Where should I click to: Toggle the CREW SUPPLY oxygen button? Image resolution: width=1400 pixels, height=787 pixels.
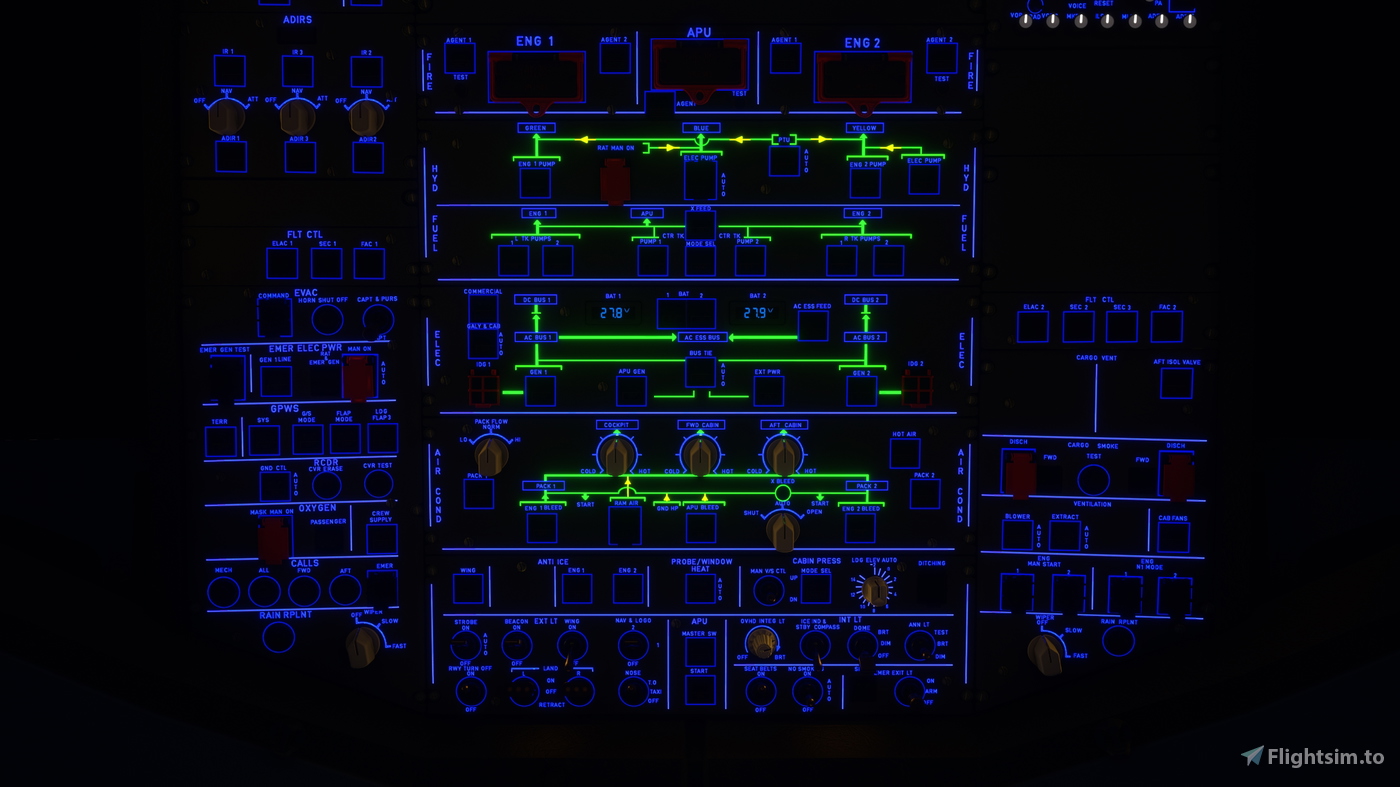click(381, 539)
